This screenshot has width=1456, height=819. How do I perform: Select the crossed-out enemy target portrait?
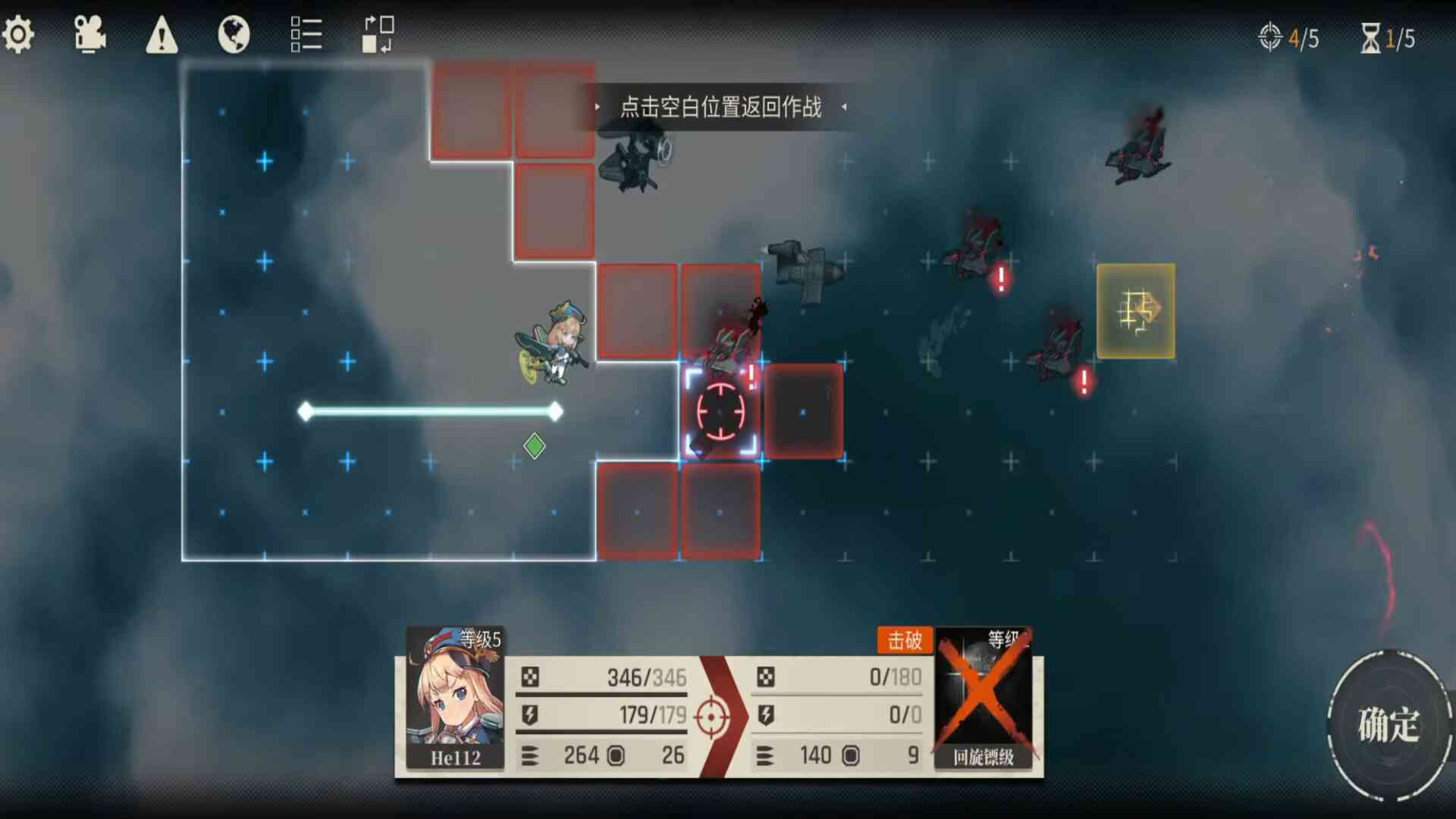(984, 698)
